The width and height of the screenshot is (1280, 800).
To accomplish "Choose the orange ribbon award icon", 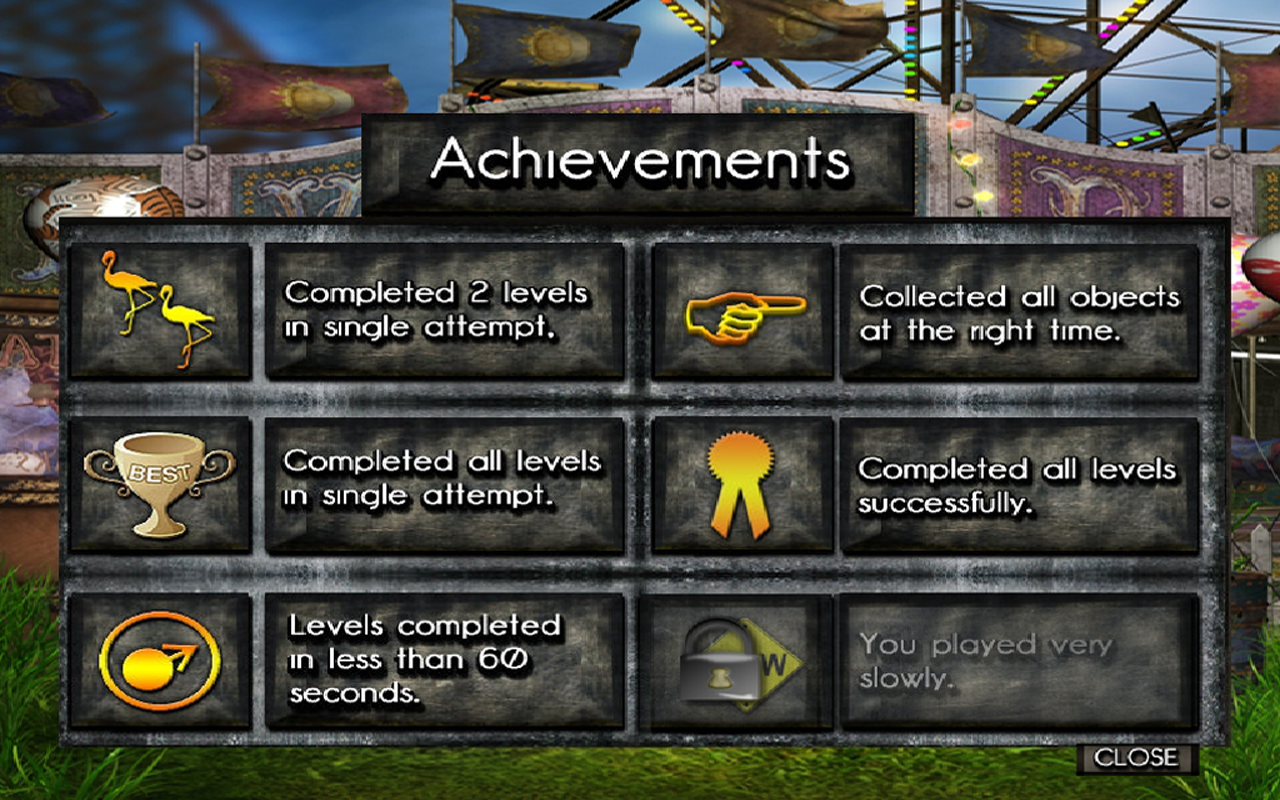I will point(743,484).
